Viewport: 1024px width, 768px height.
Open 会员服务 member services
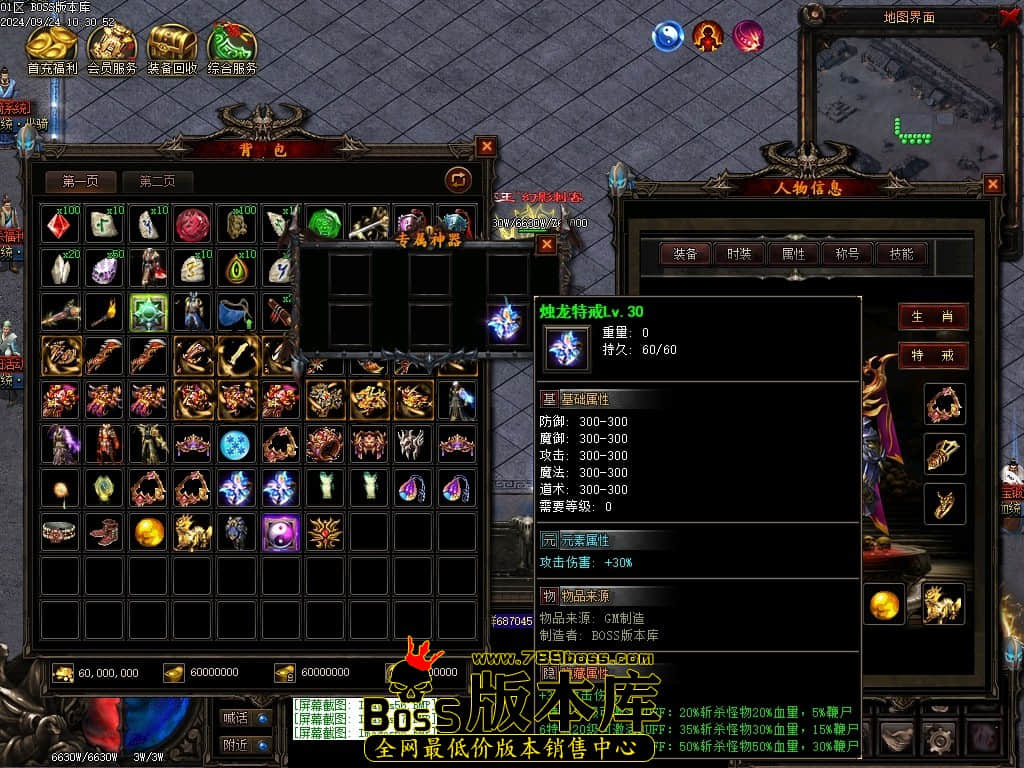coord(112,50)
